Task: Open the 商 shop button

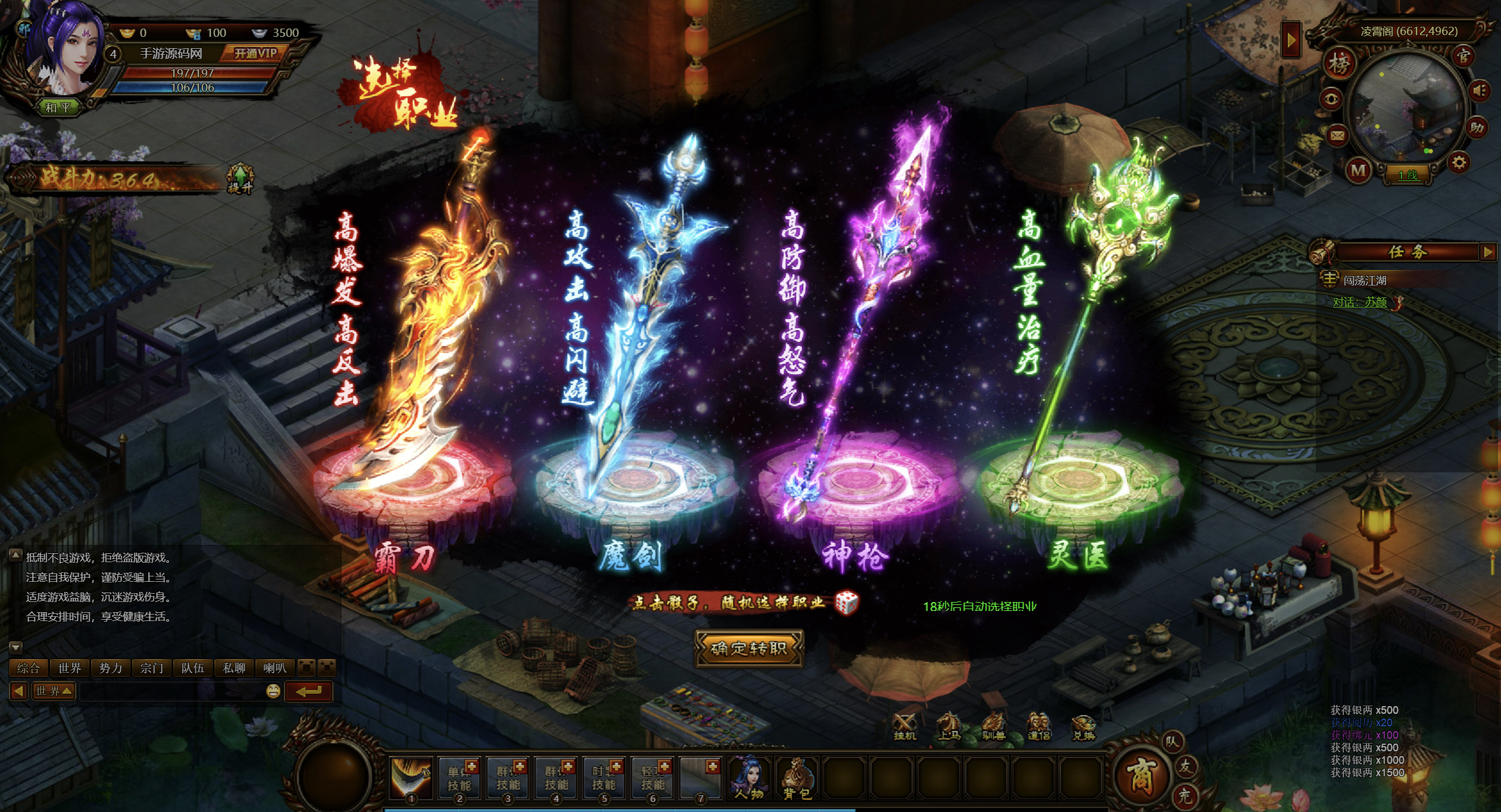Action: tap(1140, 776)
